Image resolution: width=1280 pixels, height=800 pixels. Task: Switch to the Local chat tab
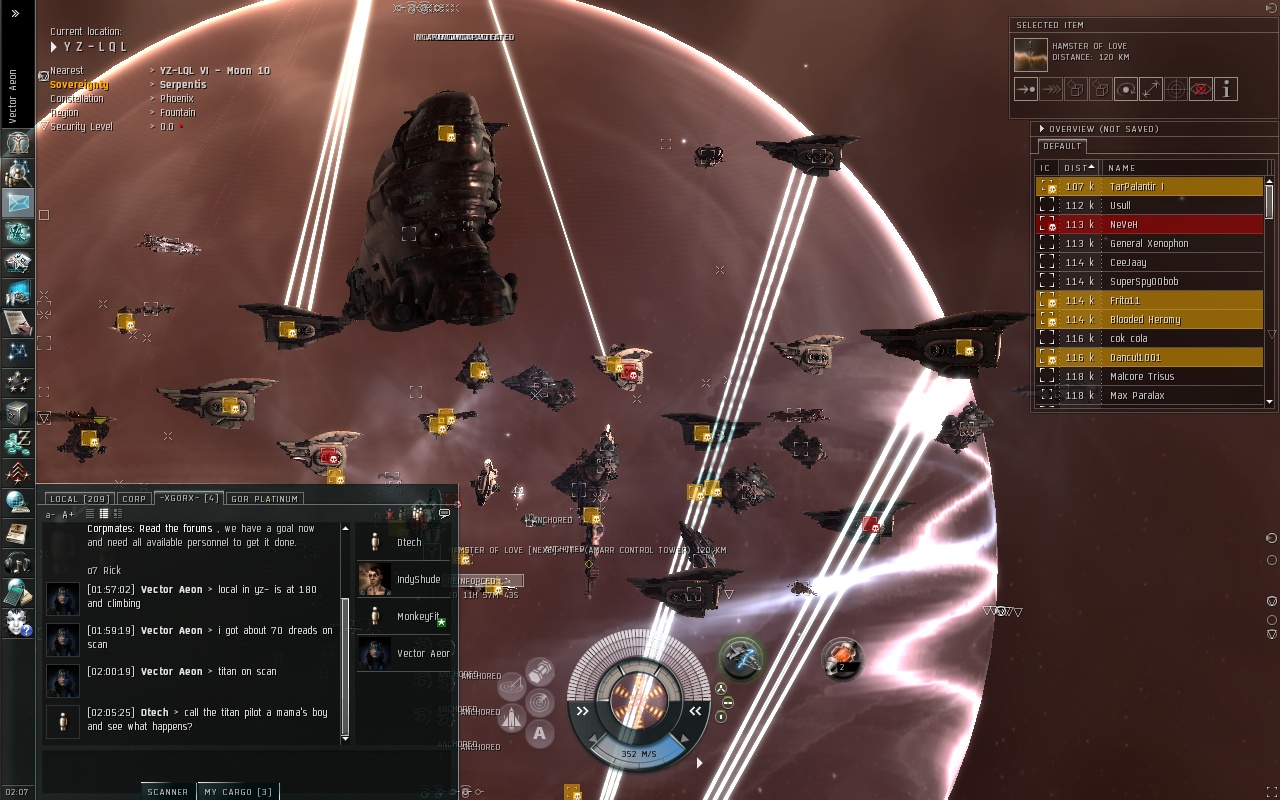pos(77,498)
